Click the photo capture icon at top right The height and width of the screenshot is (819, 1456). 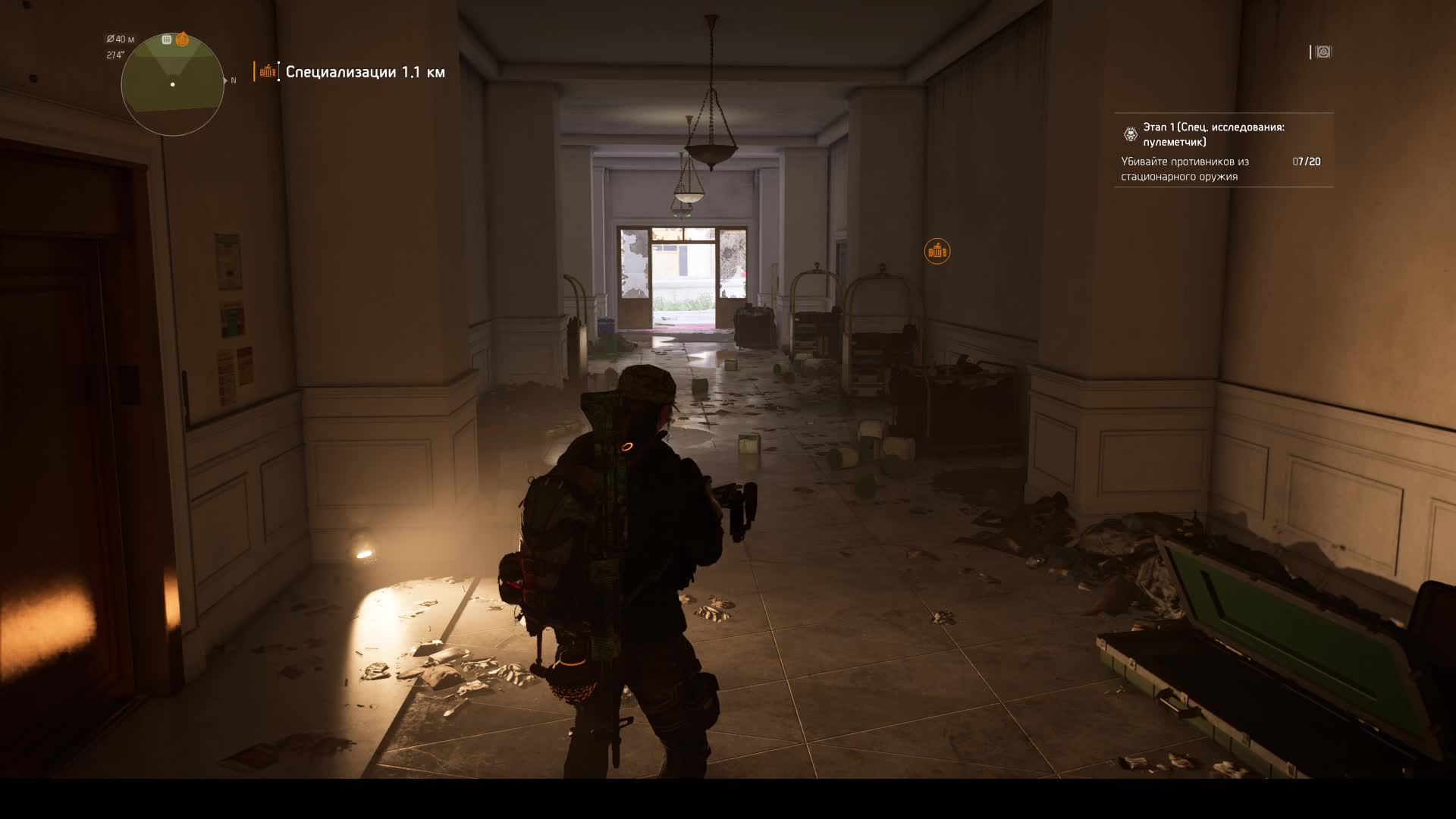coord(1323,52)
